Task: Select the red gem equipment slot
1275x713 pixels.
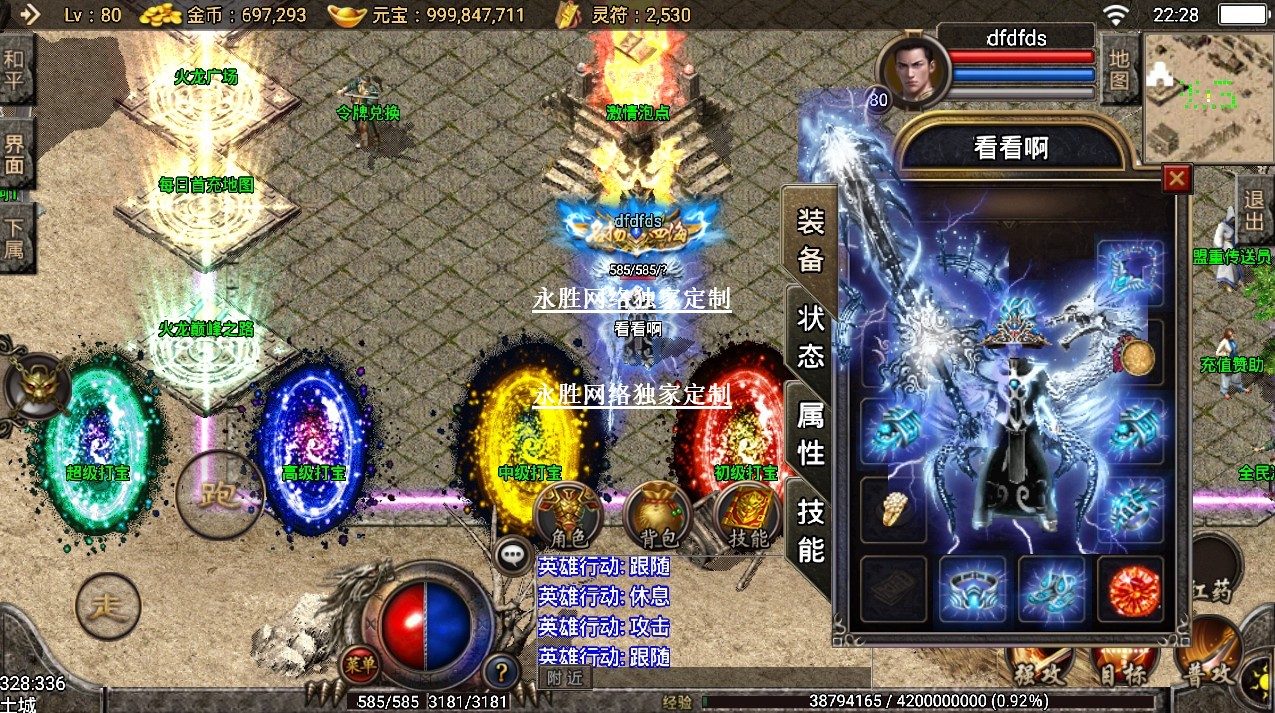Action: point(1131,589)
